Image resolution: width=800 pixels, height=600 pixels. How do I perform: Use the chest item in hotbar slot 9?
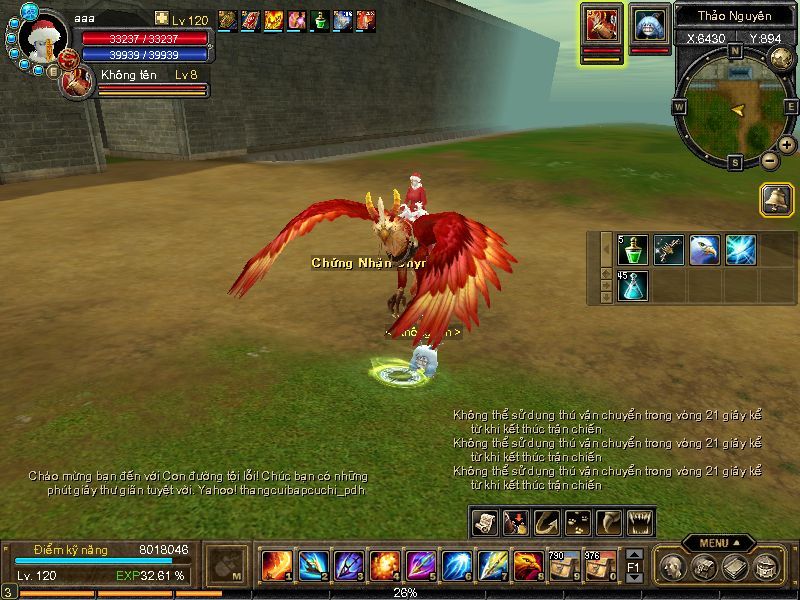point(564,566)
